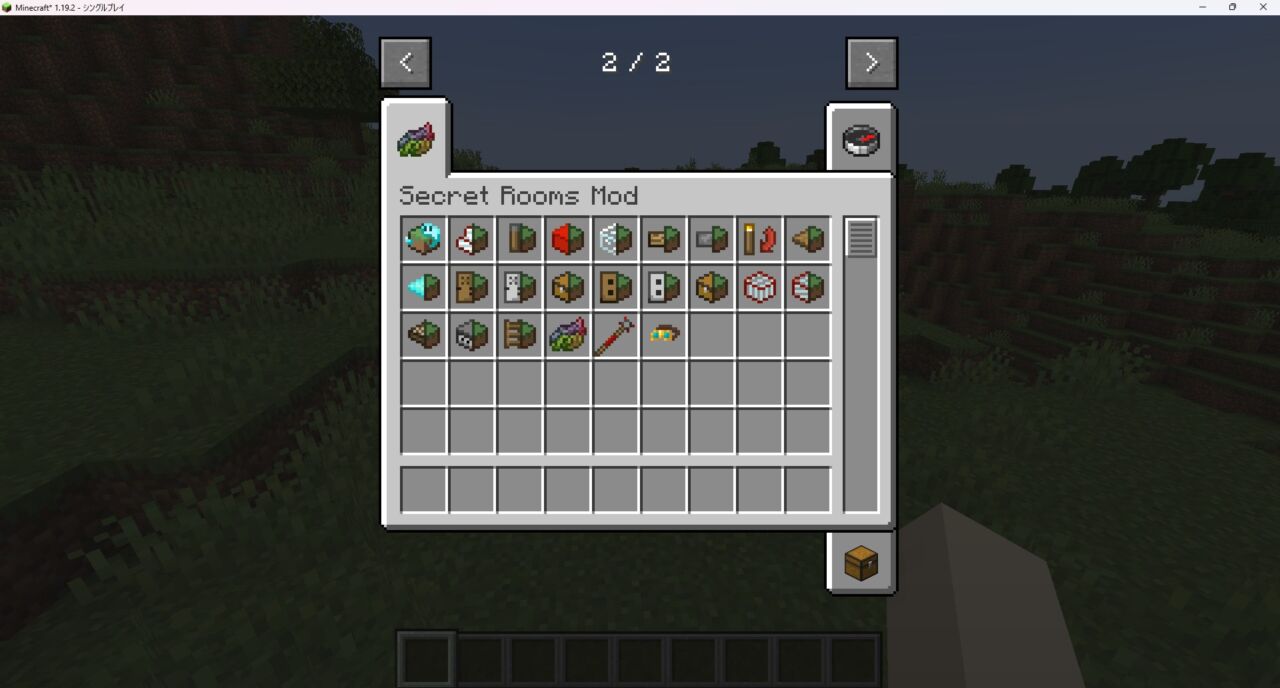The height and width of the screenshot is (688, 1280).
Task: Click the creative inventory scrollbar handle
Action: pyautogui.click(x=860, y=238)
